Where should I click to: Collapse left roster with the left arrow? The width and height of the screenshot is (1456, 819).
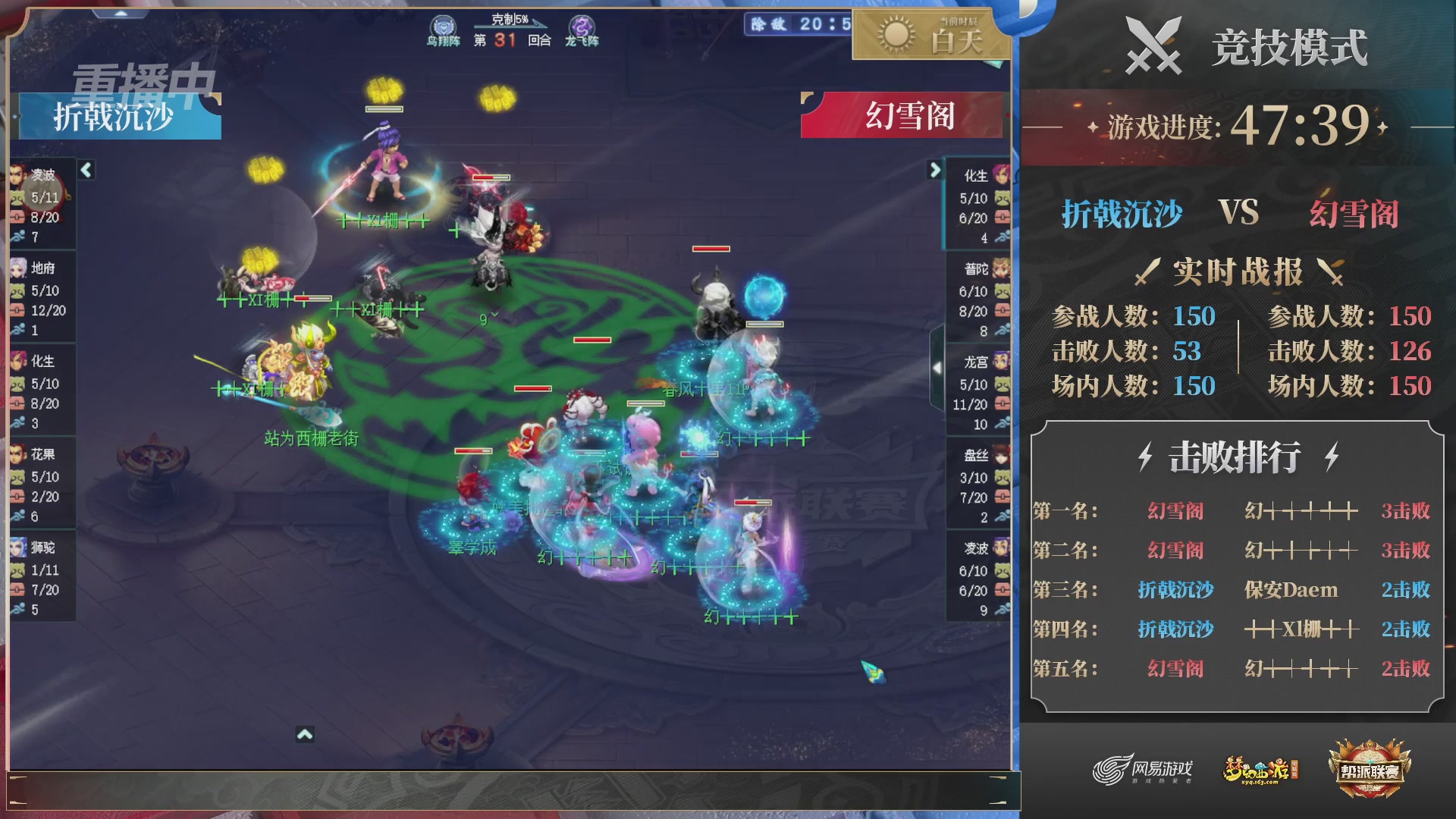86,171
